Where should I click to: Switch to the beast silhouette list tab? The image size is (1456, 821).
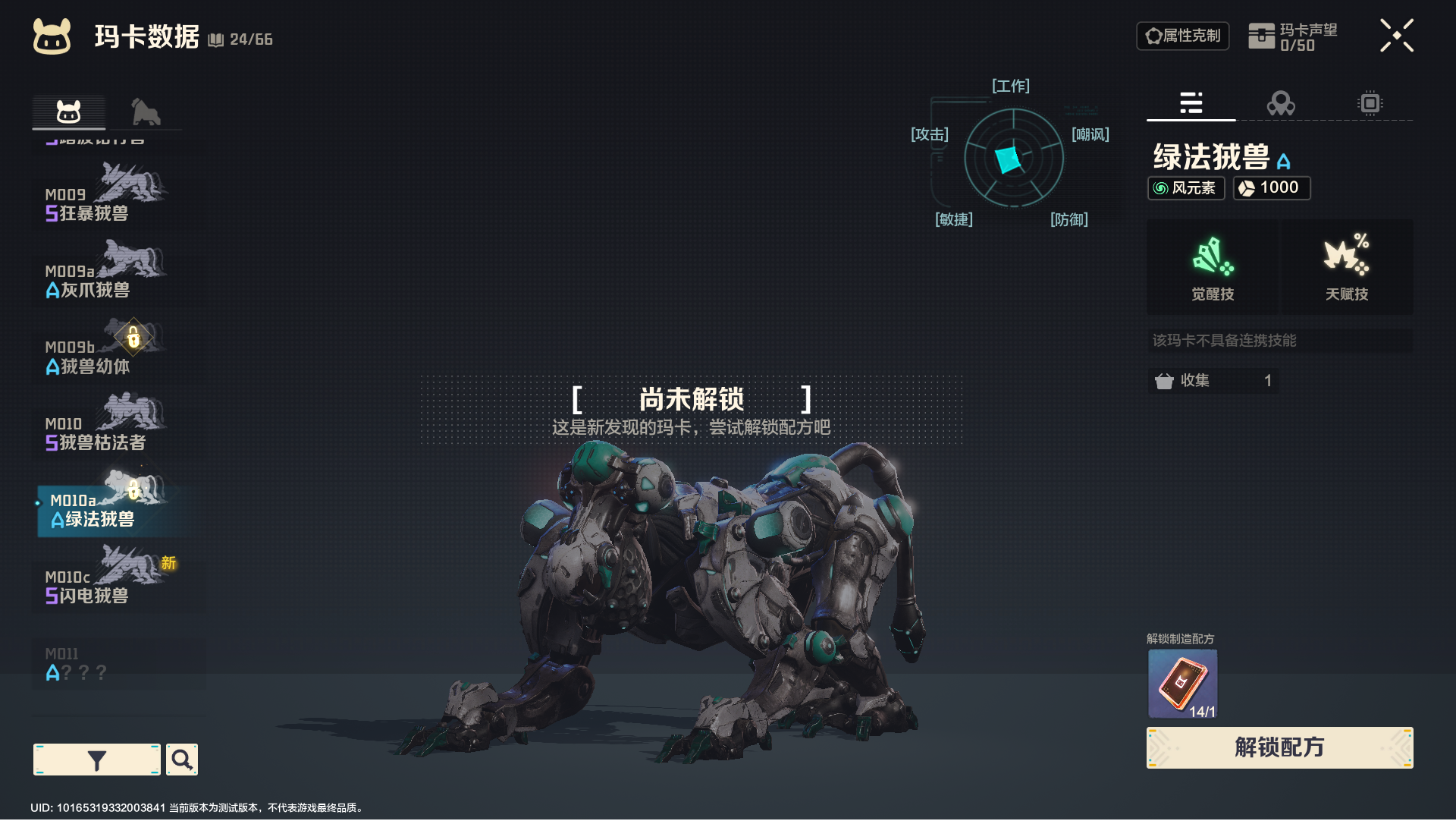tap(145, 112)
